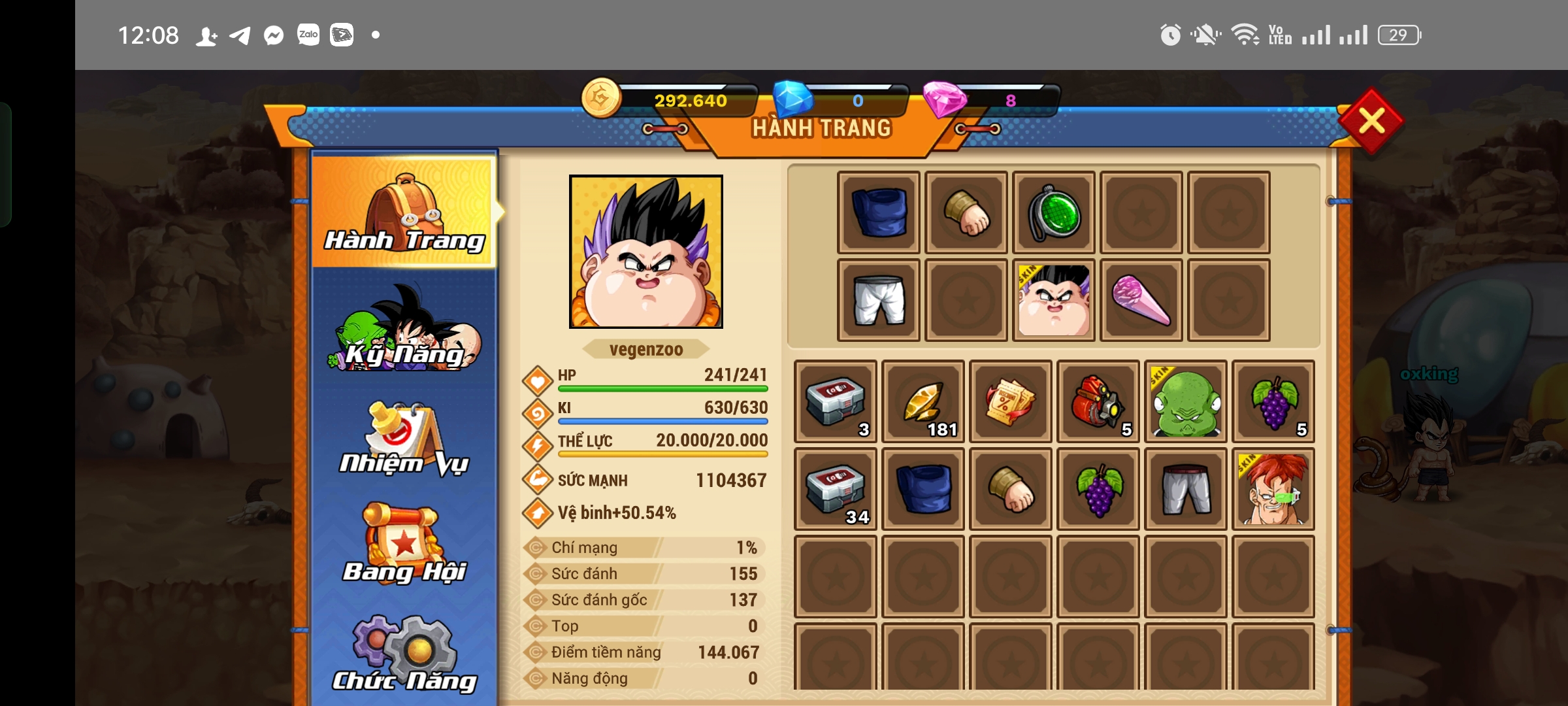
Task: Close the Hành Trang inventory window
Action: 1371,121
